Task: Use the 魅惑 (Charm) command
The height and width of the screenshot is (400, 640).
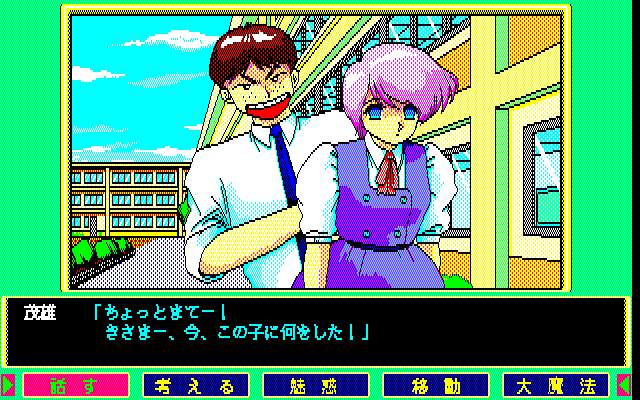Action: [x=316, y=385]
